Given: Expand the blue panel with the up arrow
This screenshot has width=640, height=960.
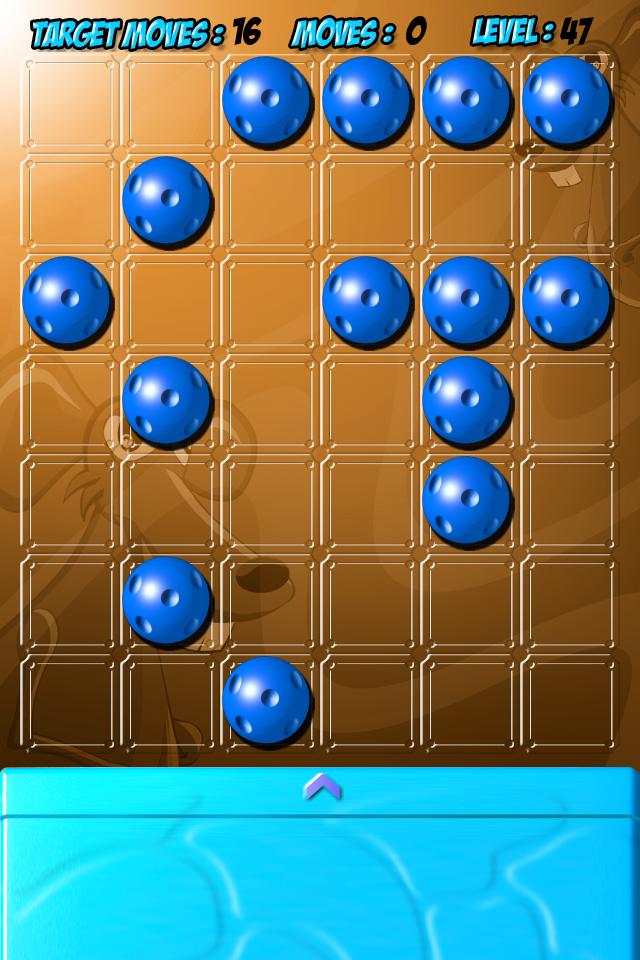Looking at the screenshot, I should pyautogui.click(x=321, y=787).
